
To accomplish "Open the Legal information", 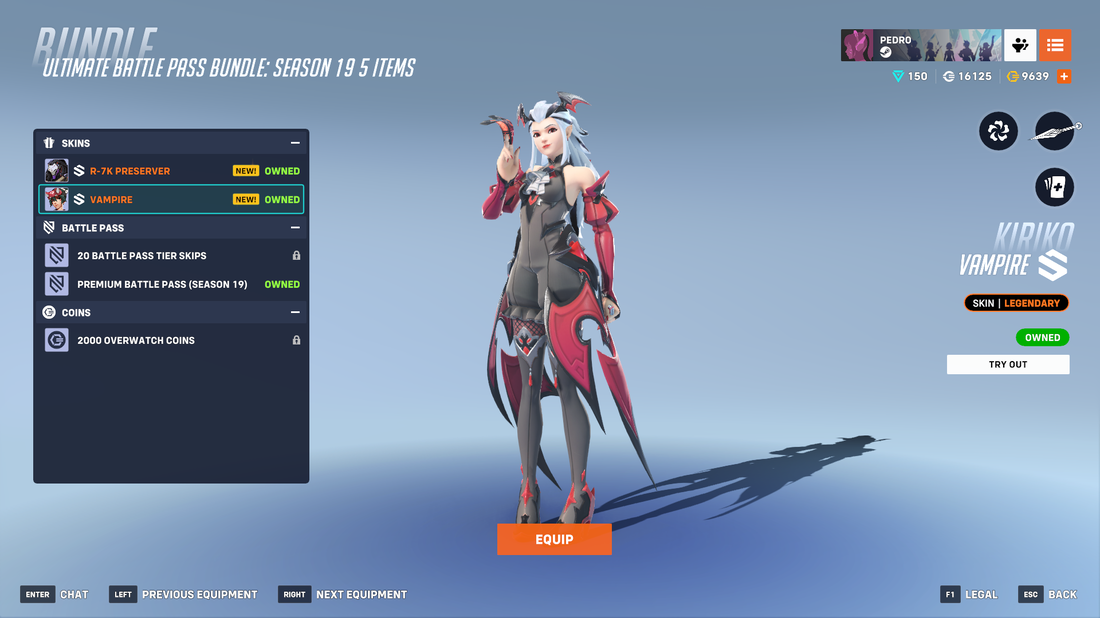I will pyautogui.click(x=969, y=594).
